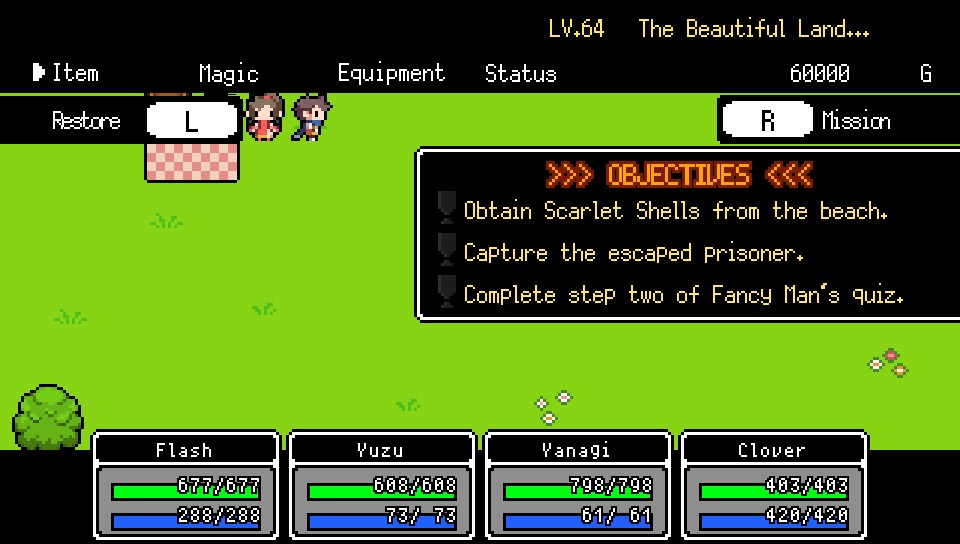Pick Yanagi's party status panel
The image size is (960, 544).
point(577,487)
